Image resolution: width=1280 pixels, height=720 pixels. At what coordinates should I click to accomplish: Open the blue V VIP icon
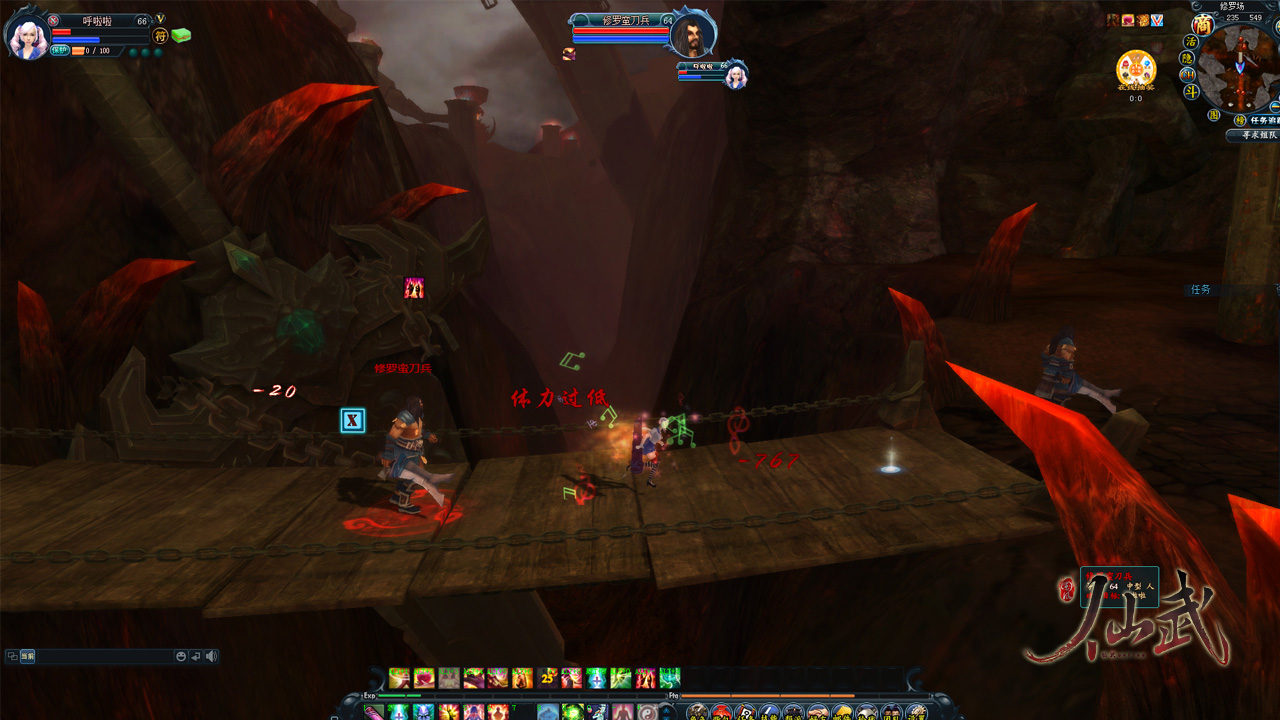point(1157,20)
